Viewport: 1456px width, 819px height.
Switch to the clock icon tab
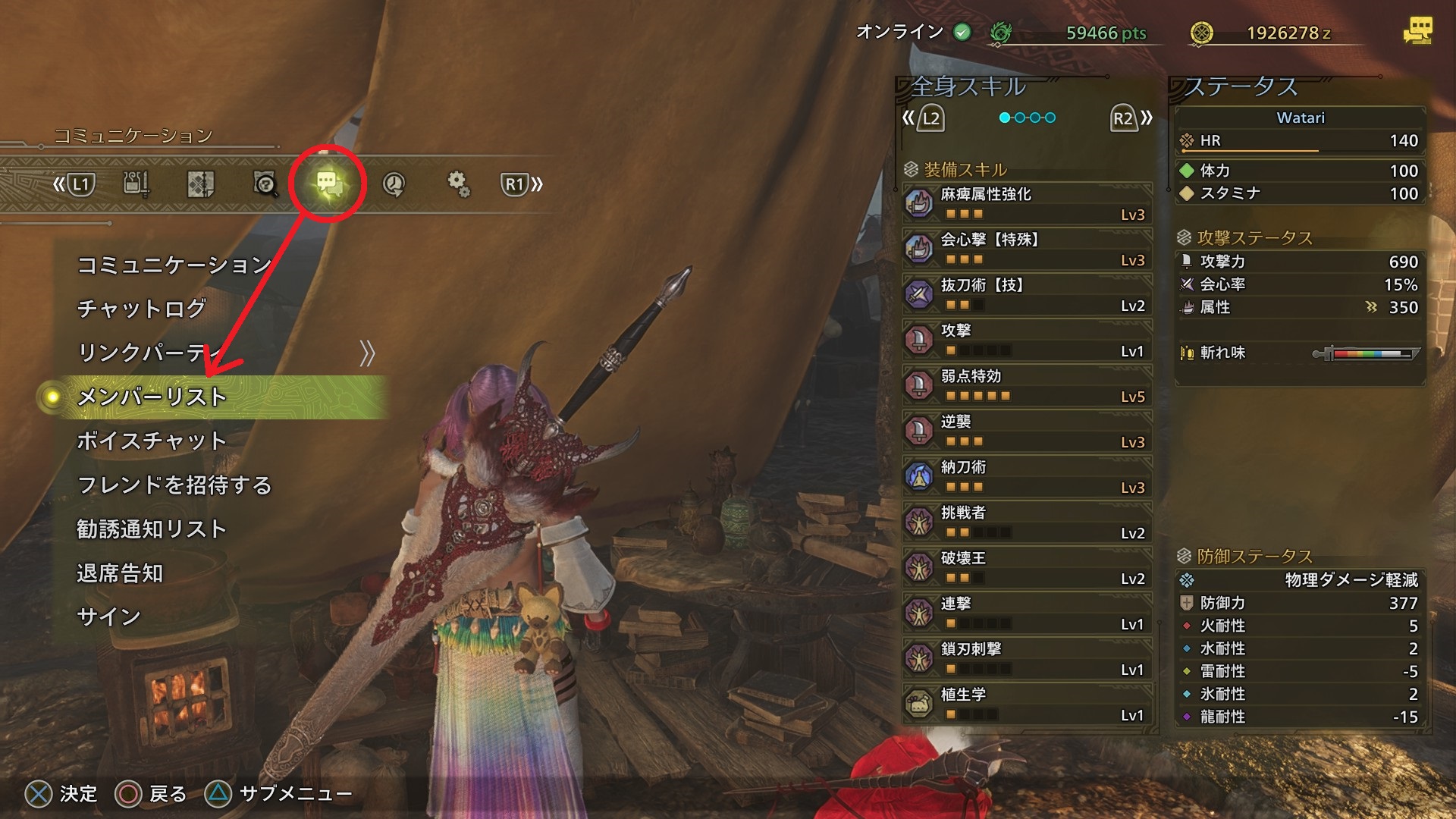(x=394, y=184)
